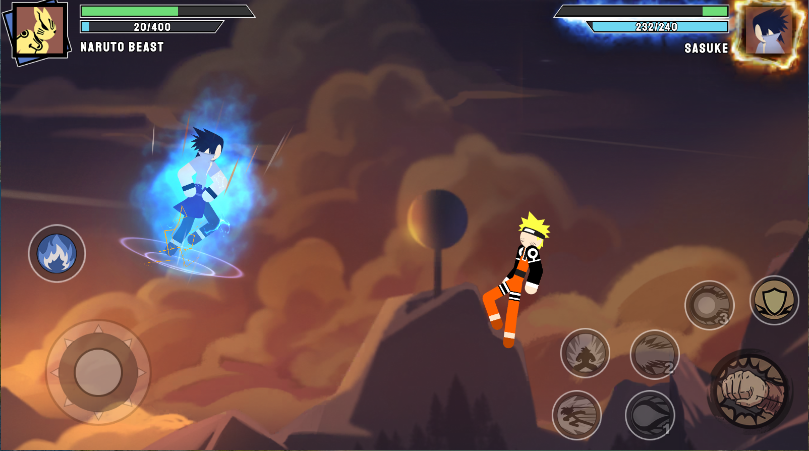Click the virtual joystick center
The height and width of the screenshot is (451, 809).
tap(97, 371)
